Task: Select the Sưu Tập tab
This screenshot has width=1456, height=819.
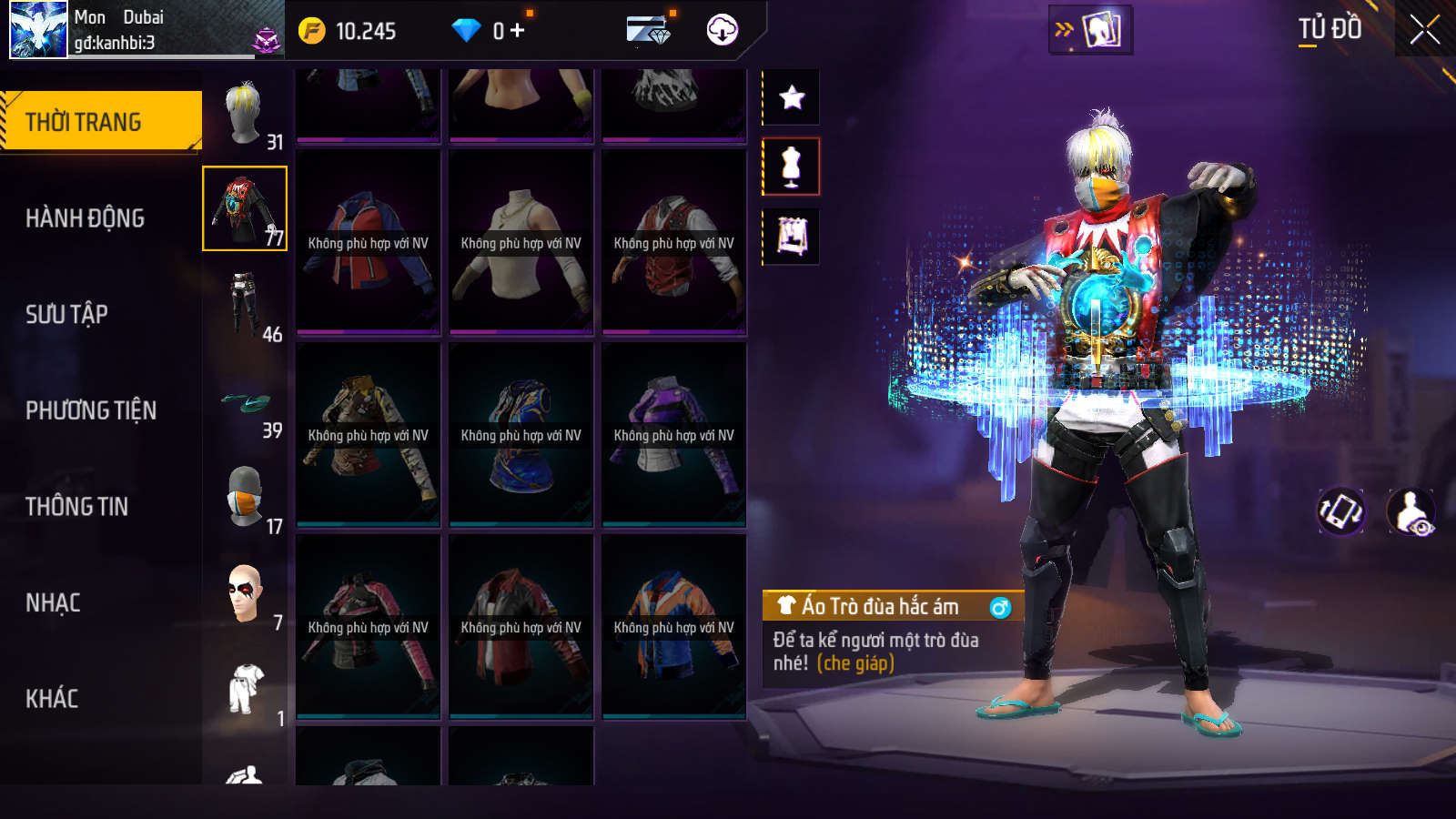Action: (66, 315)
